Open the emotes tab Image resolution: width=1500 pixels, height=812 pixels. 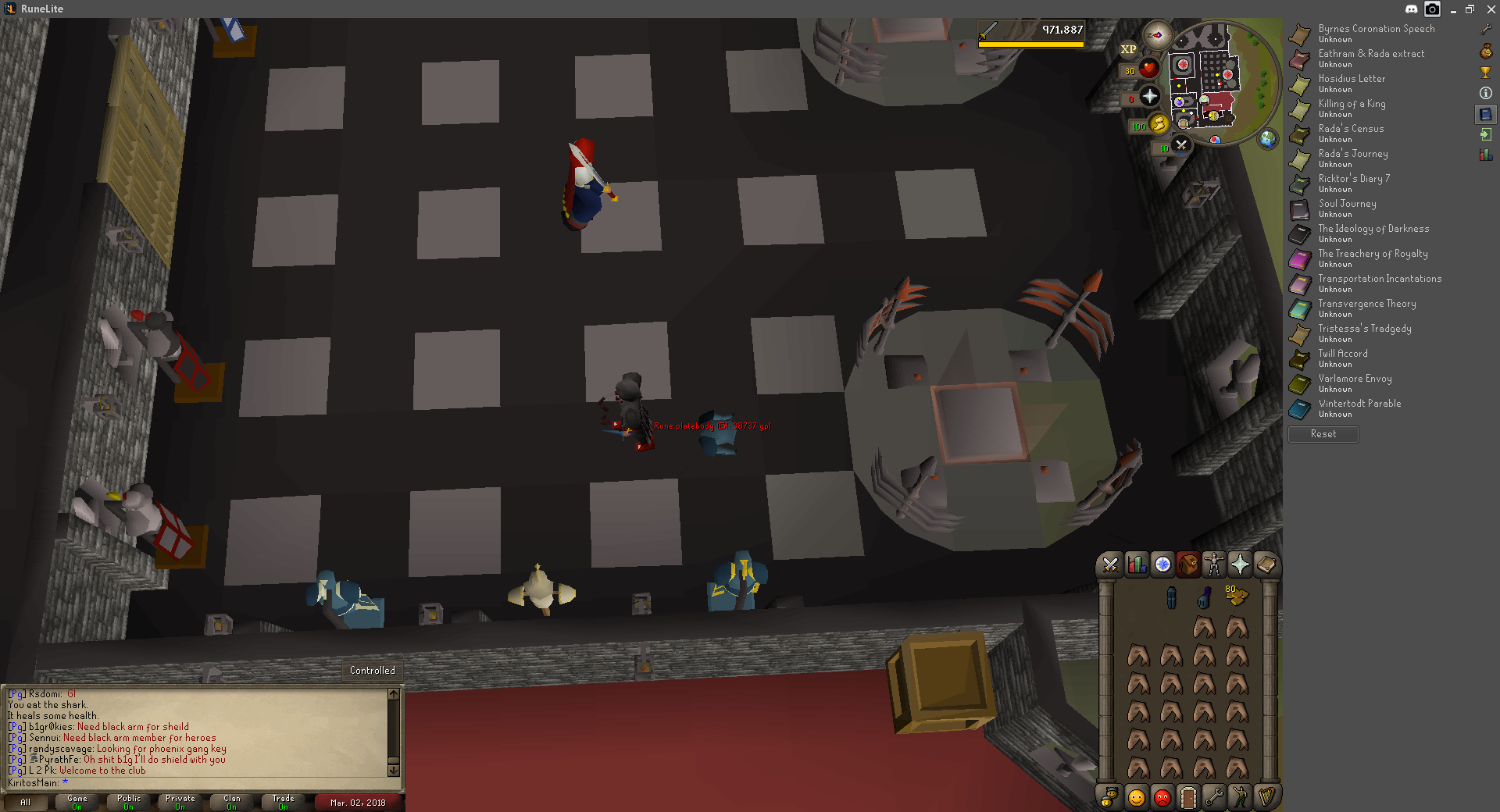click(1240, 797)
